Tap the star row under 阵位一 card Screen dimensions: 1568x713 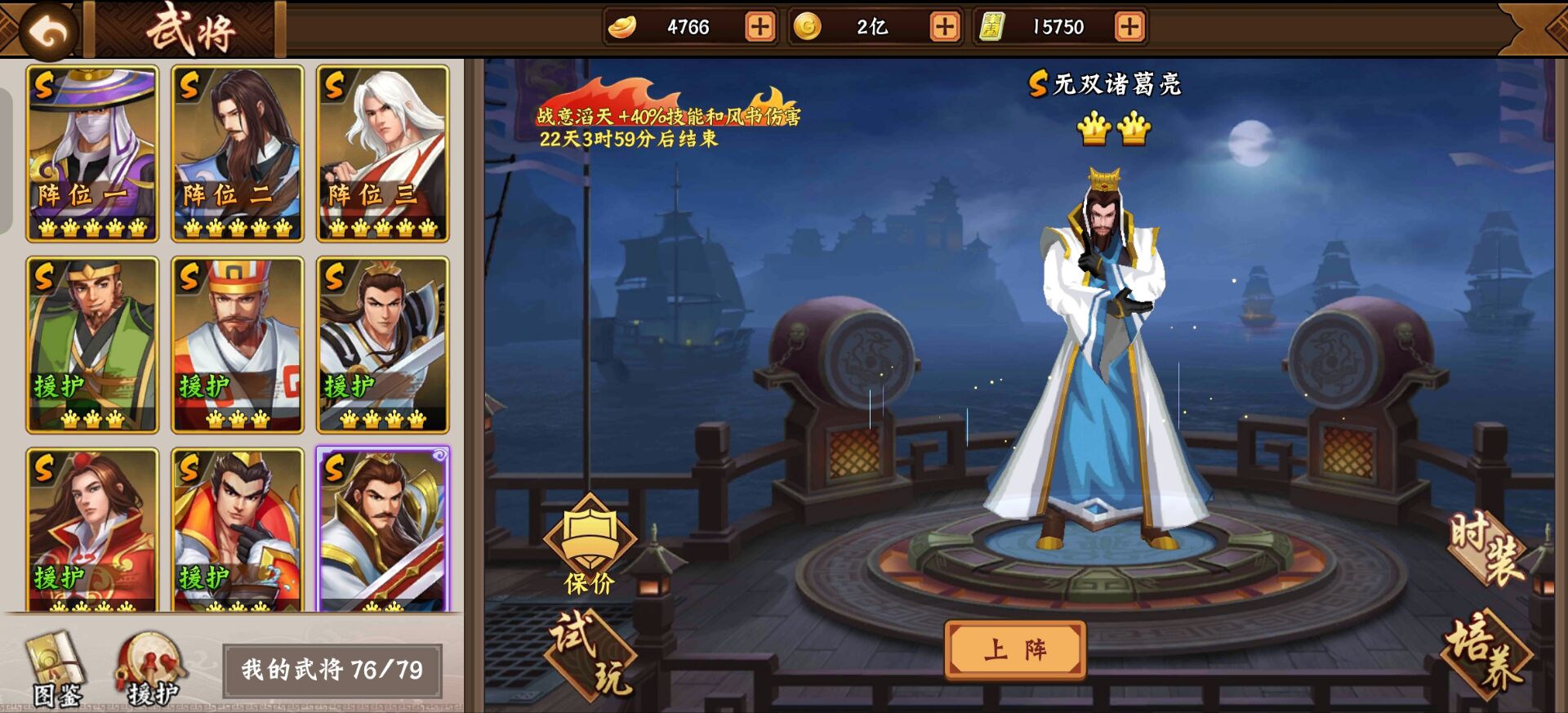[x=91, y=229]
